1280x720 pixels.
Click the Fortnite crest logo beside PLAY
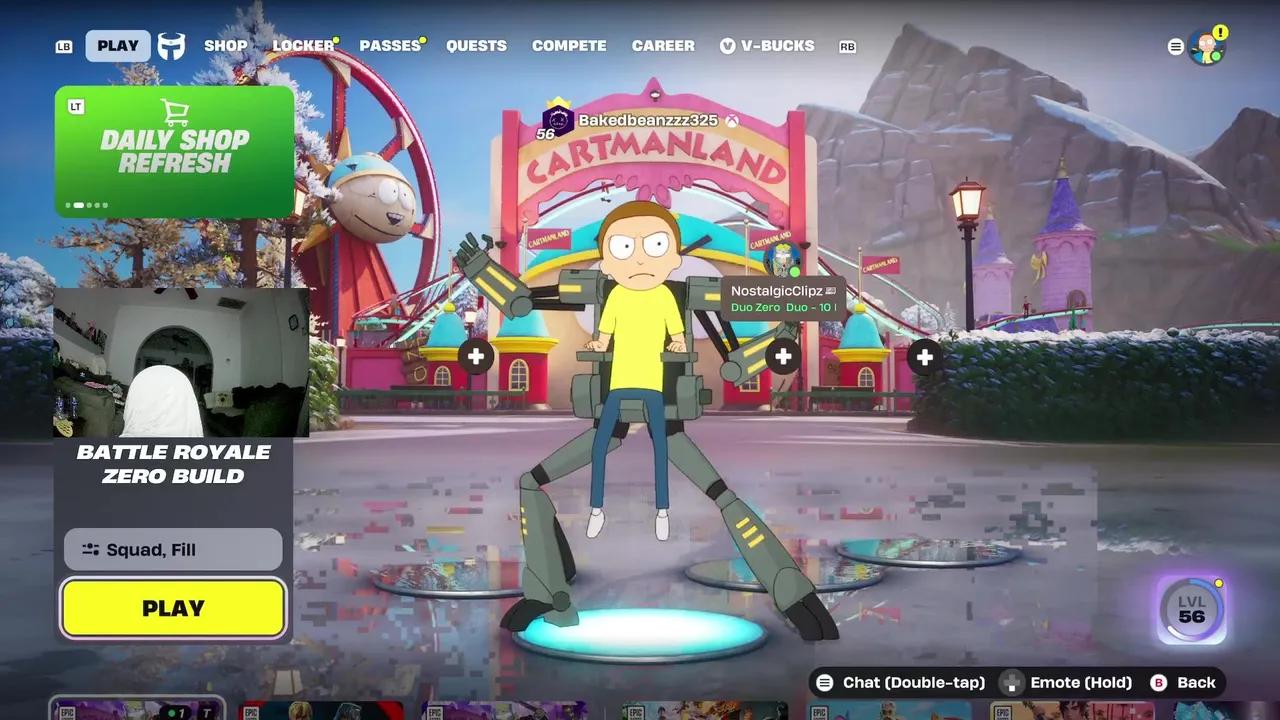click(170, 45)
